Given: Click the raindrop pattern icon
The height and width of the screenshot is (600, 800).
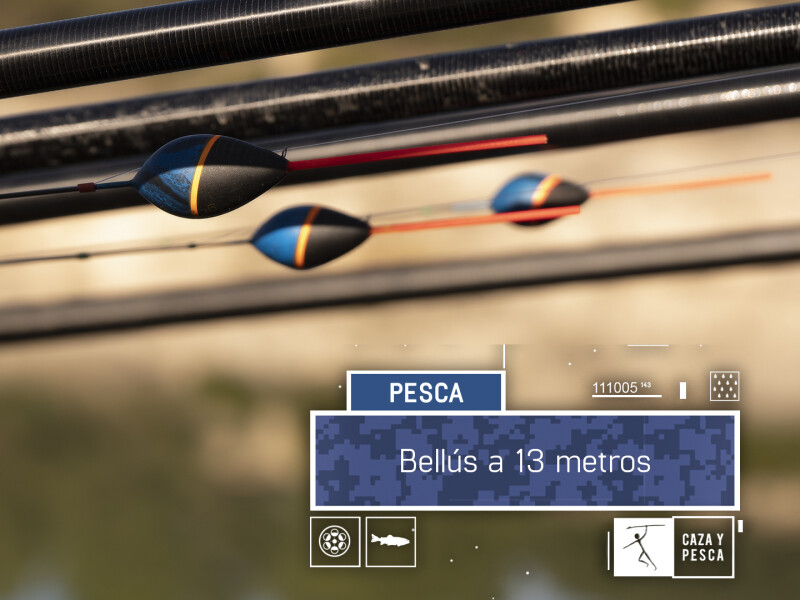Looking at the screenshot, I should (x=724, y=386).
